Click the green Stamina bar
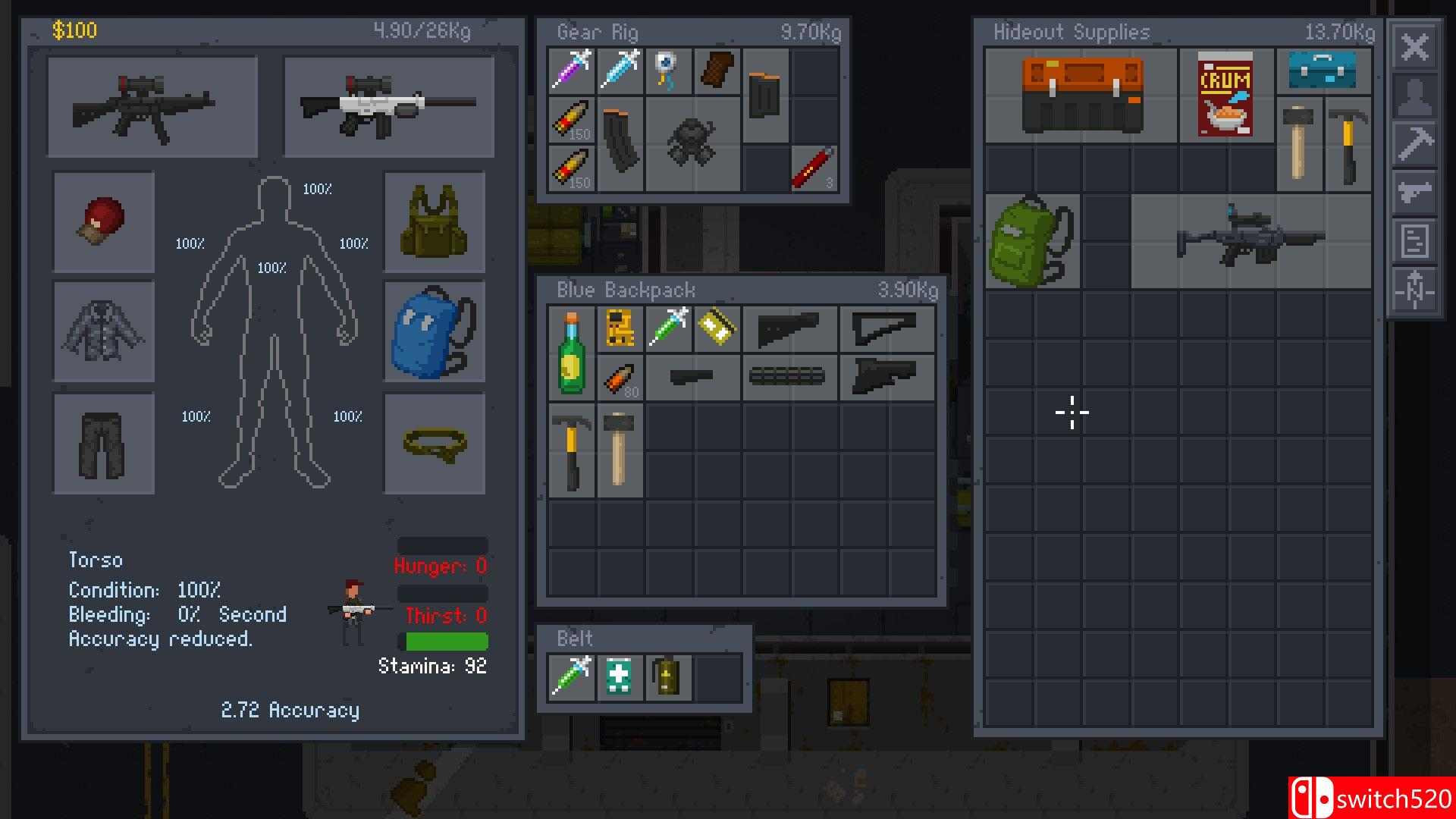This screenshot has width=1456, height=819. 446,641
